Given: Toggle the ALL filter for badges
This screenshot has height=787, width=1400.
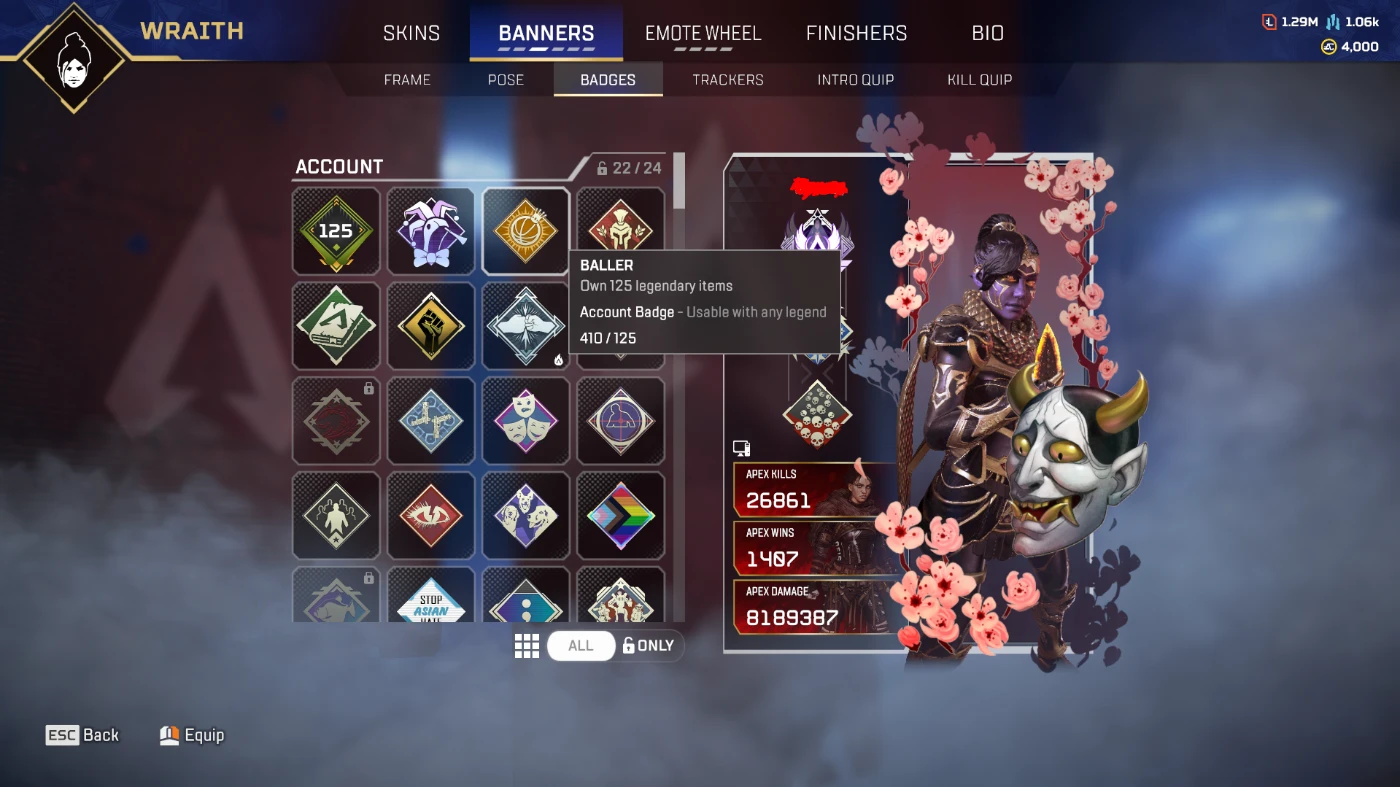Looking at the screenshot, I should [x=581, y=645].
